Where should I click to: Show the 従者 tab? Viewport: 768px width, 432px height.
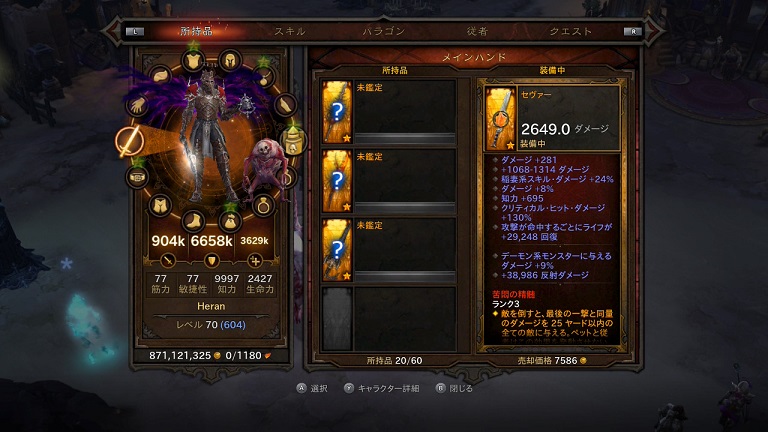(476, 31)
